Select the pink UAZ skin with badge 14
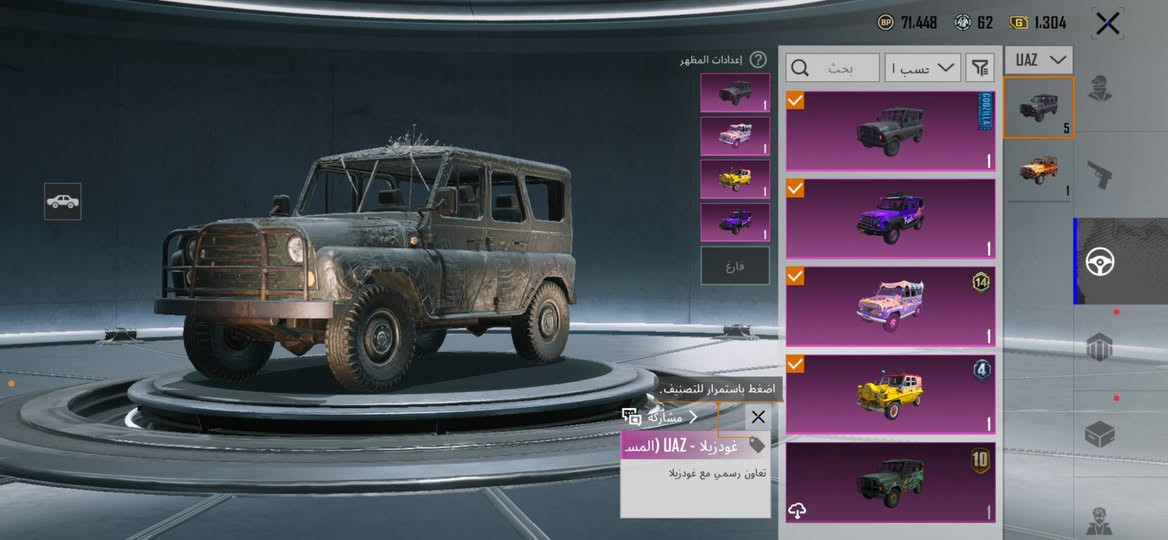The image size is (1168, 540). coord(890,306)
